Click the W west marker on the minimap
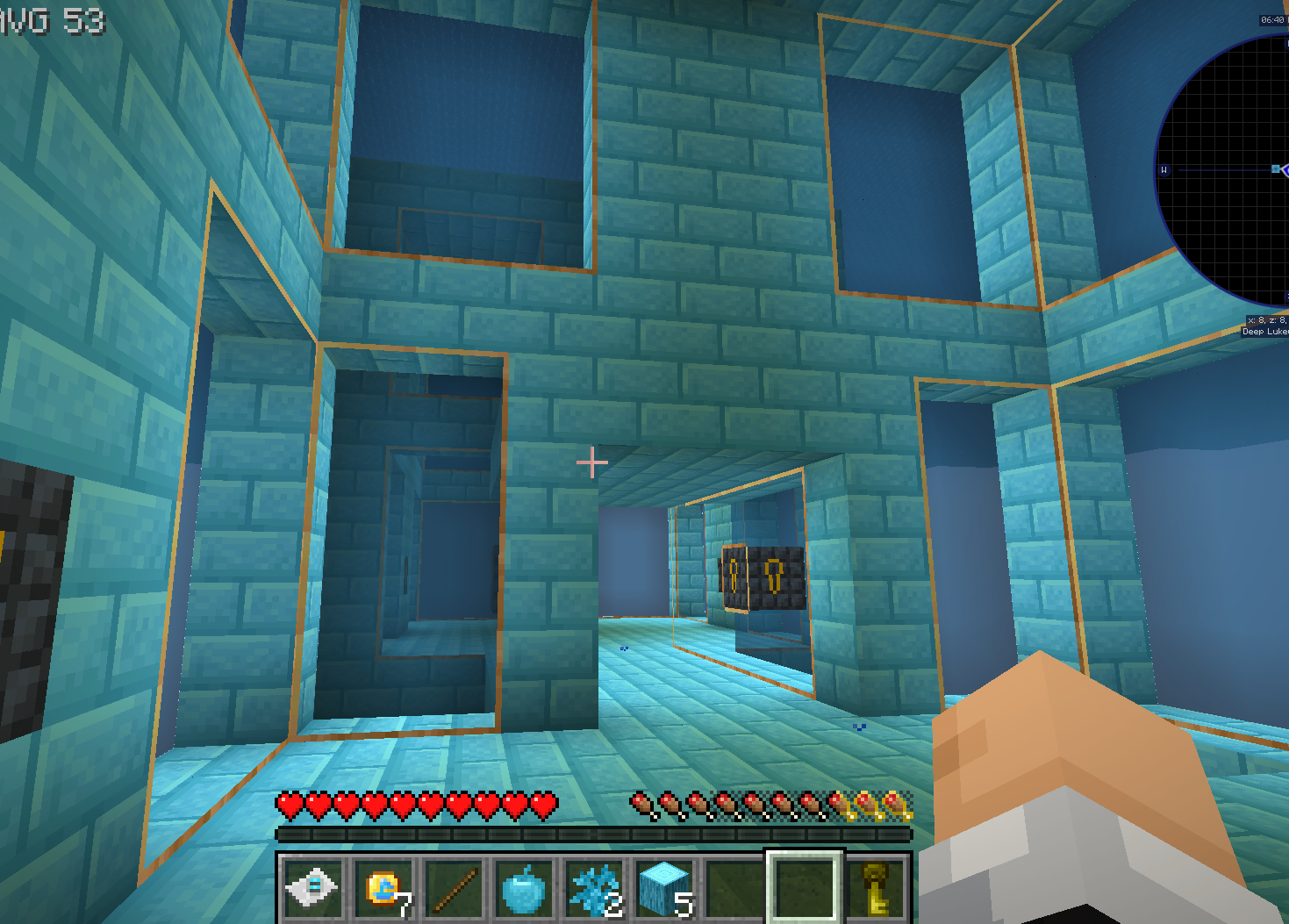This screenshot has height=924, width=1289. 1163,171
